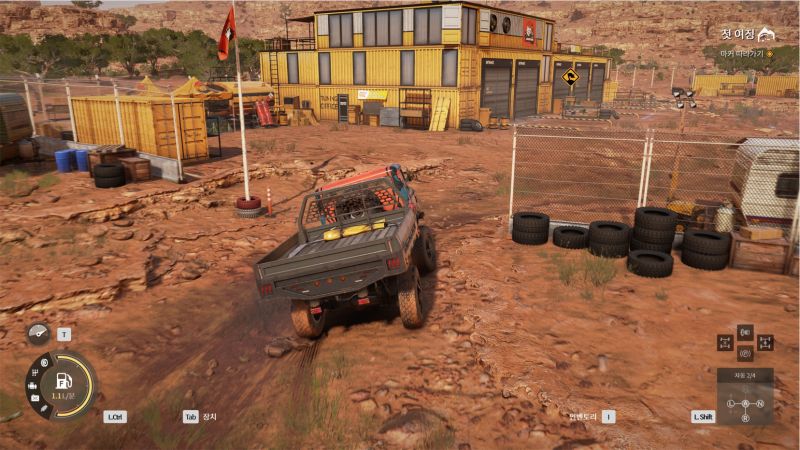Toggle the bottom brake icon in vehicle cluster
800x450 pixels.
click(x=745, y=353)
